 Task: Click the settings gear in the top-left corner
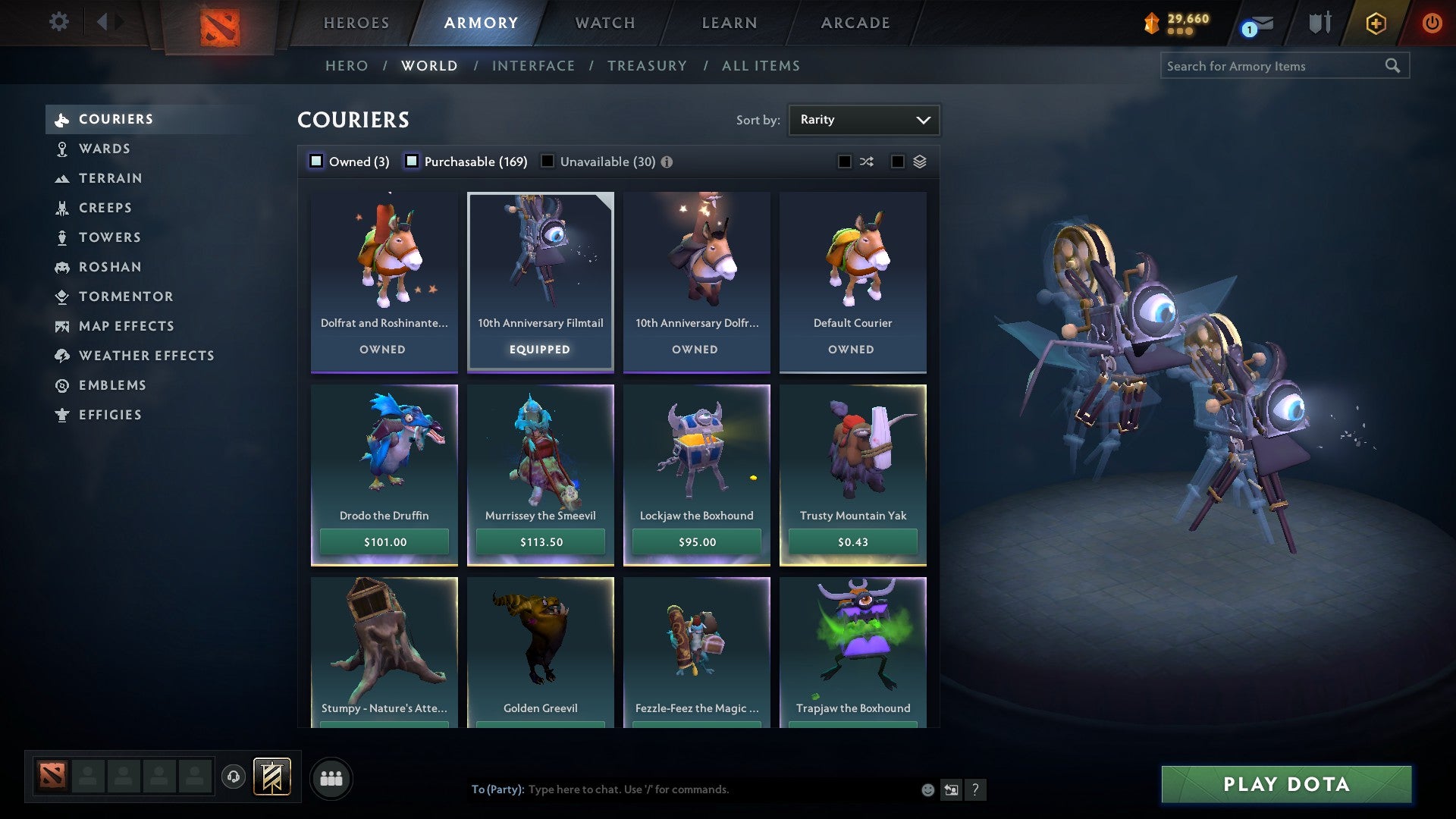pyautogui.click(x=58, y=22)
